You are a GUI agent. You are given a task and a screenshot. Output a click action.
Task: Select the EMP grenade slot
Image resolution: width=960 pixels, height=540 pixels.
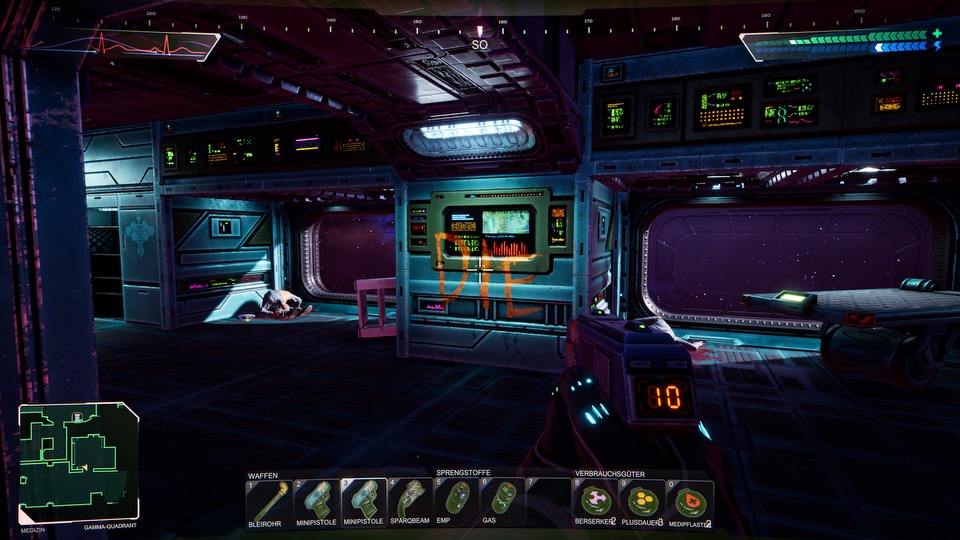[456, 500]
